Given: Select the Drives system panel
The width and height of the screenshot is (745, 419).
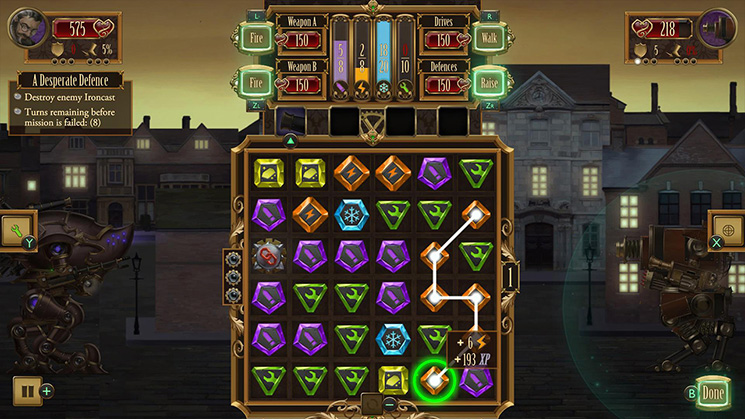Looking at the screenshot, I should point(443,32).
